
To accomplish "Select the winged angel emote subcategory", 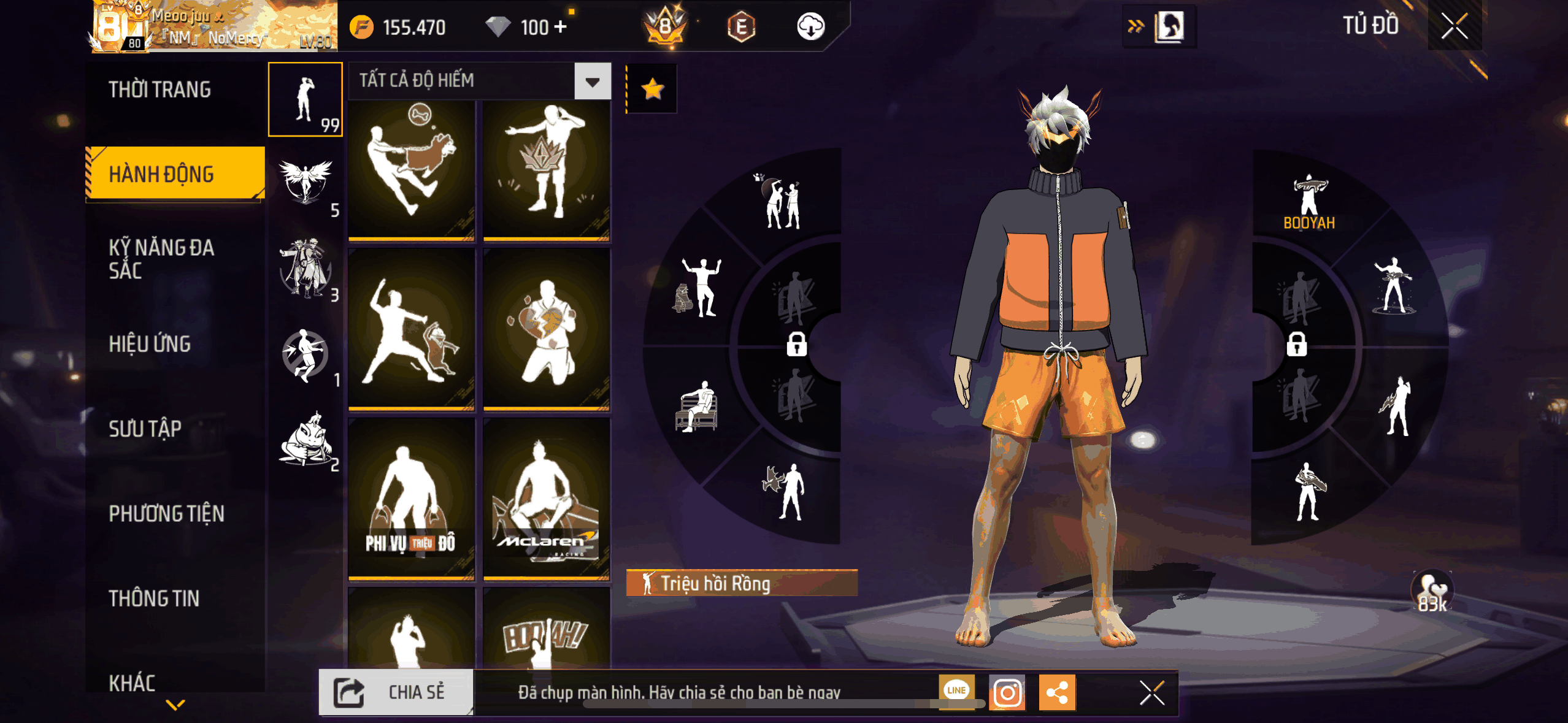I will pos(305,182).
